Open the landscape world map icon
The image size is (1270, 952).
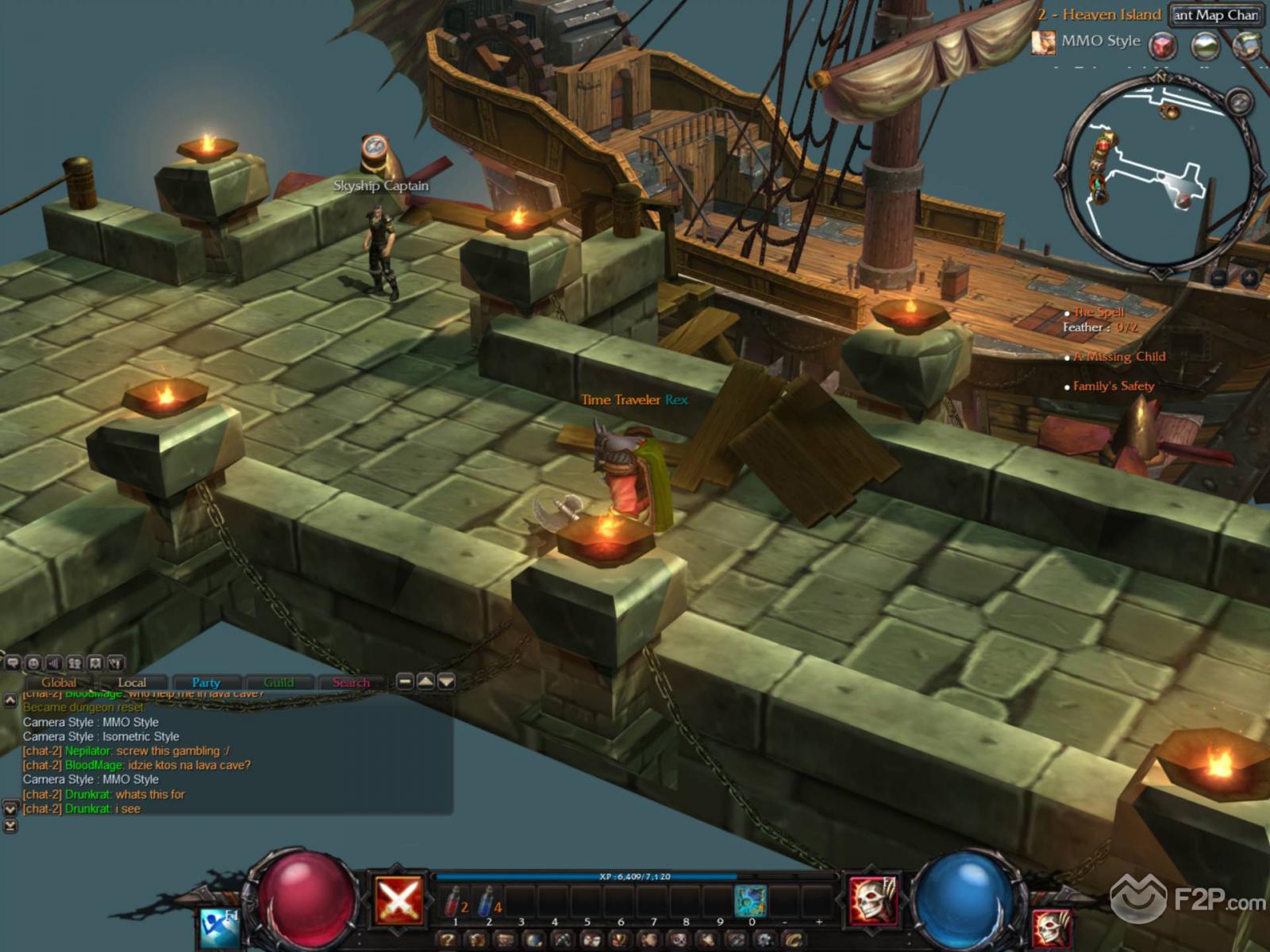coord(1206,45)
